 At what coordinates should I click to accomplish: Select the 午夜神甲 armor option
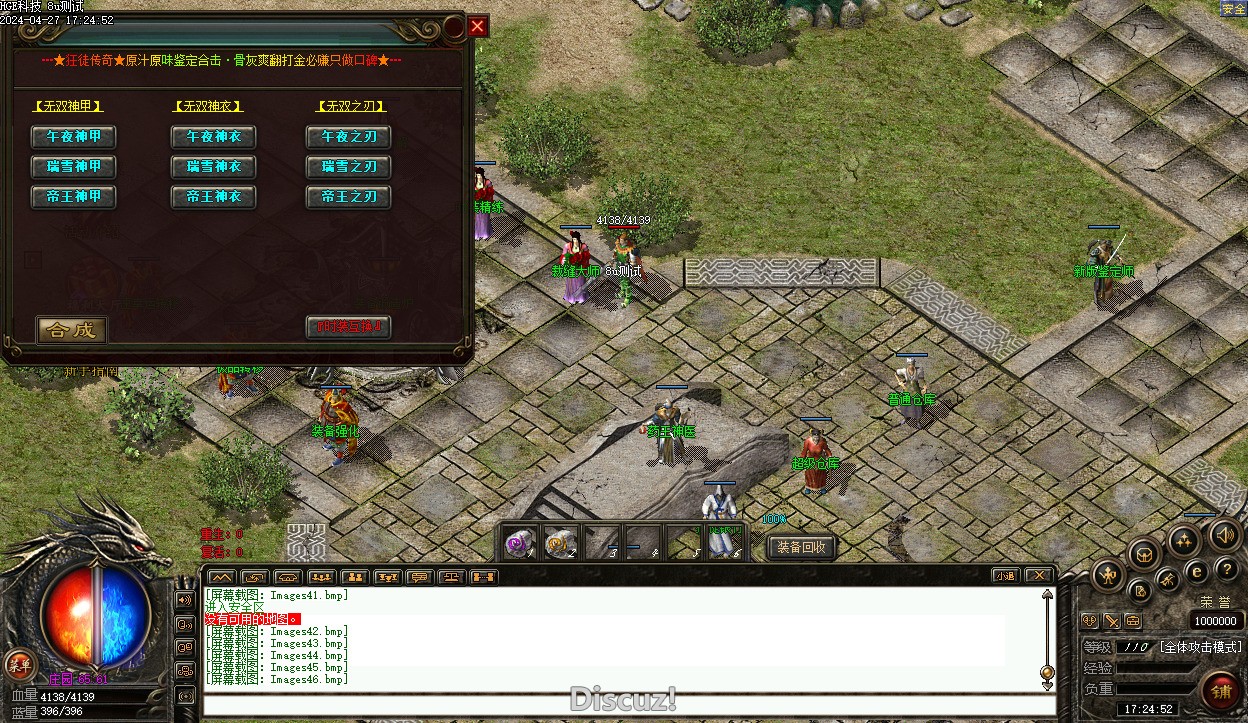[x=73, y=137]
